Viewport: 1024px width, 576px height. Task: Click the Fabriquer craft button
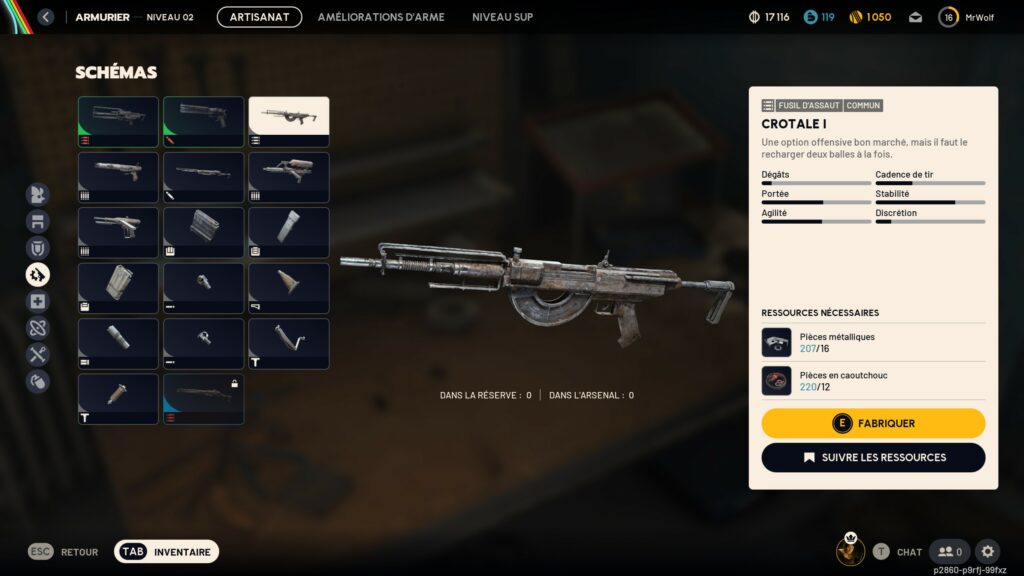[873, 423]
